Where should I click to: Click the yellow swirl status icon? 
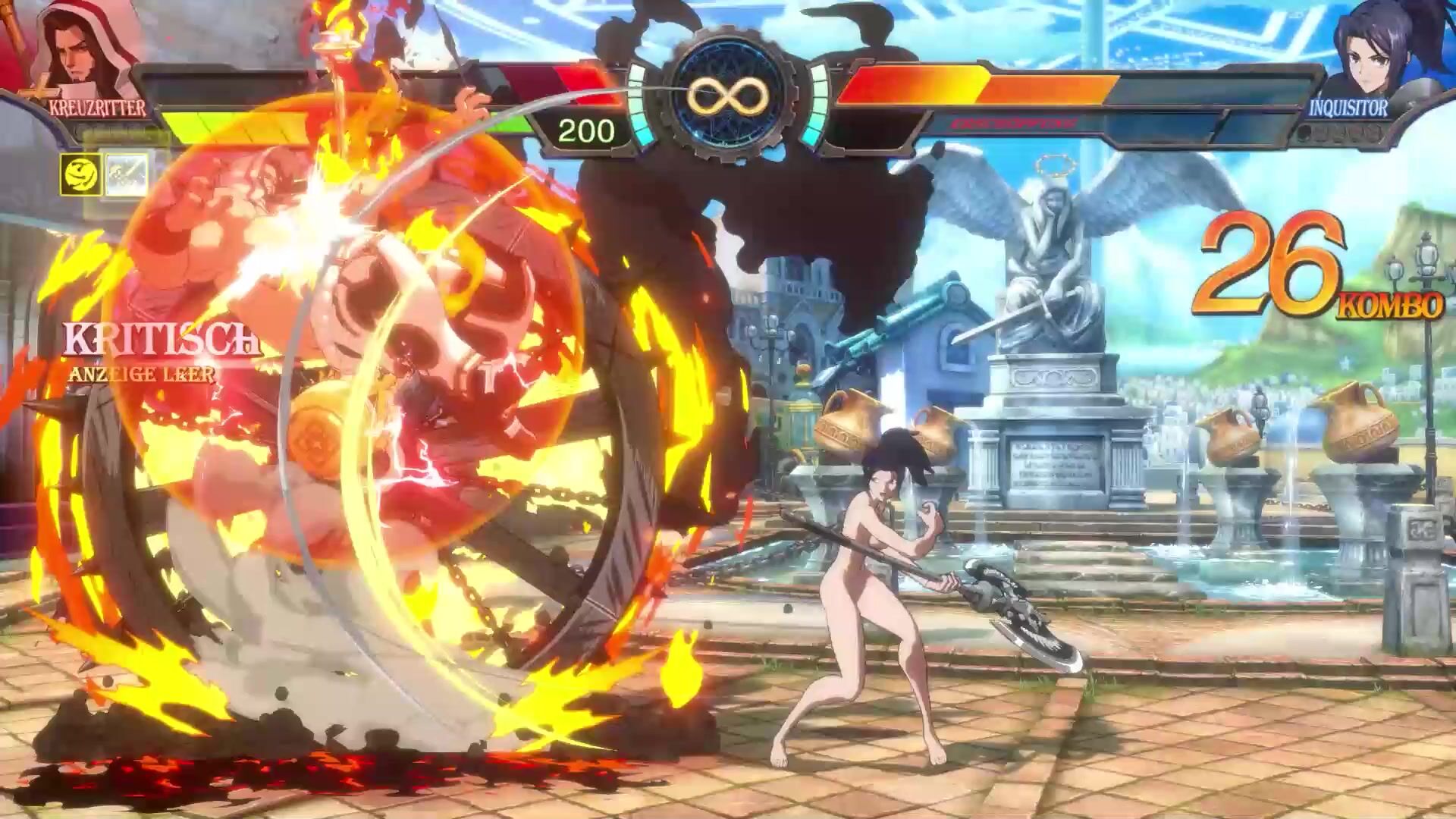pyautogui.click(x=80, y=174)
